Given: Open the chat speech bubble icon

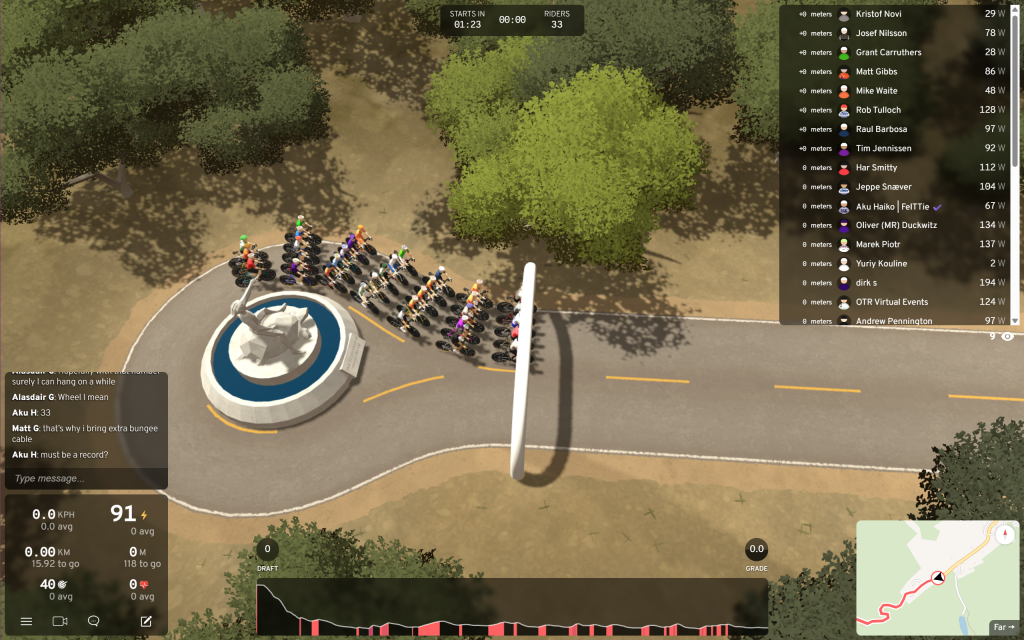Looking at the screenshot, I should (x=93, y=621).
